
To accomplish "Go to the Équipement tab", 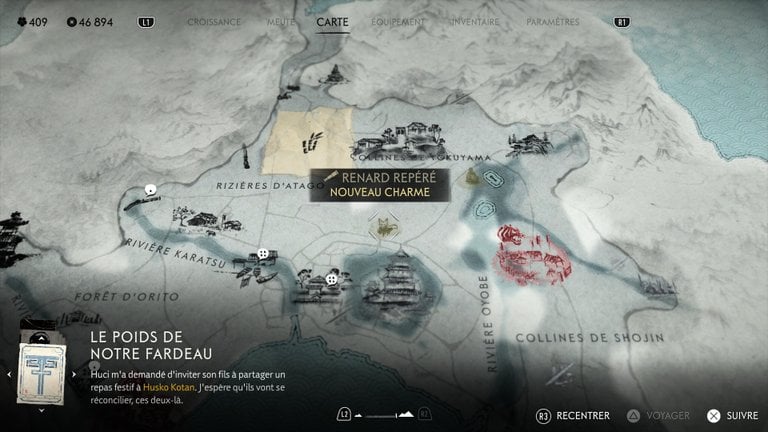I will (x=397, y=21).
